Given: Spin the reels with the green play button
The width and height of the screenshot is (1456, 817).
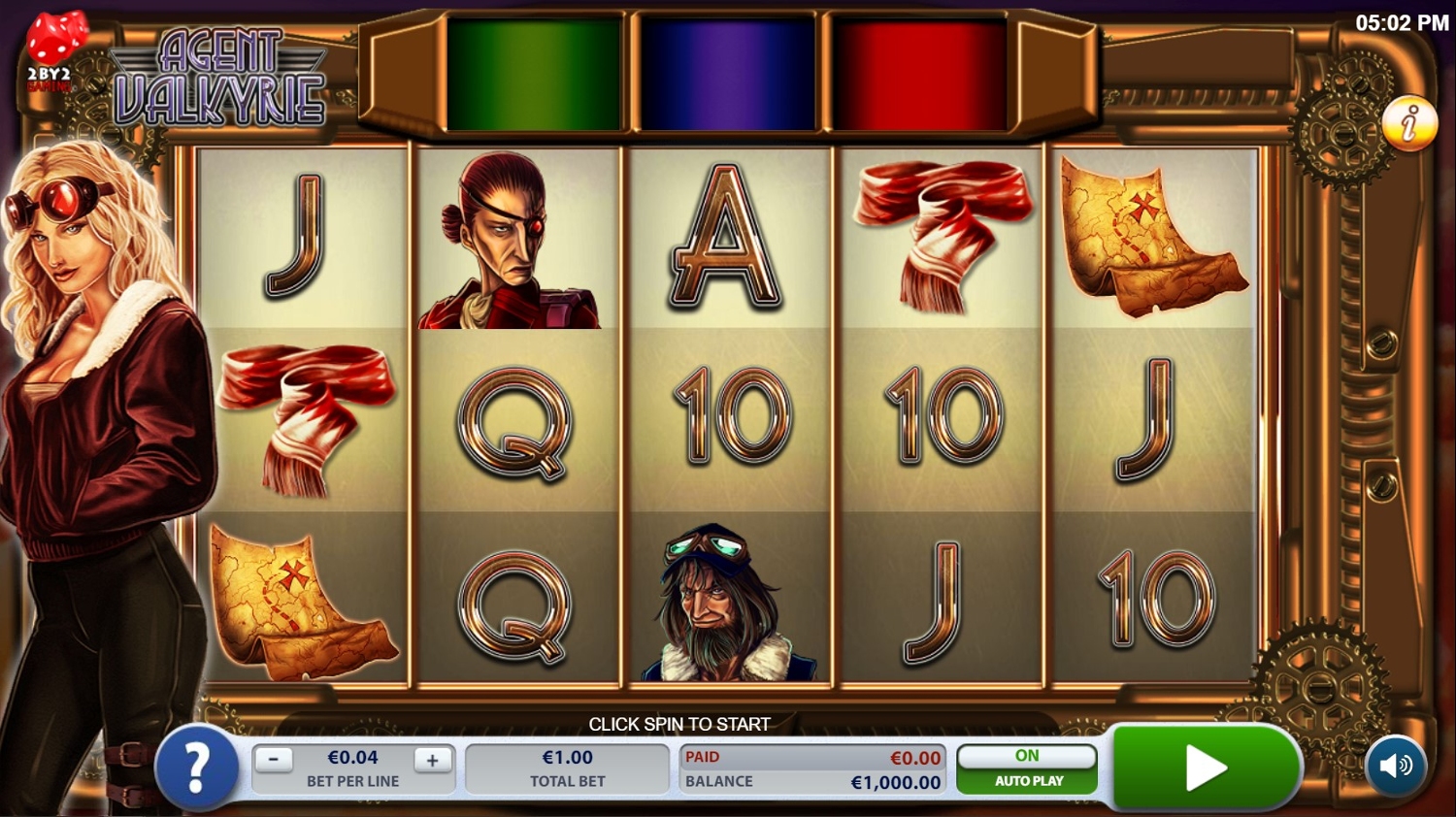Looking at the screenshot, I should pos(1205,768).
